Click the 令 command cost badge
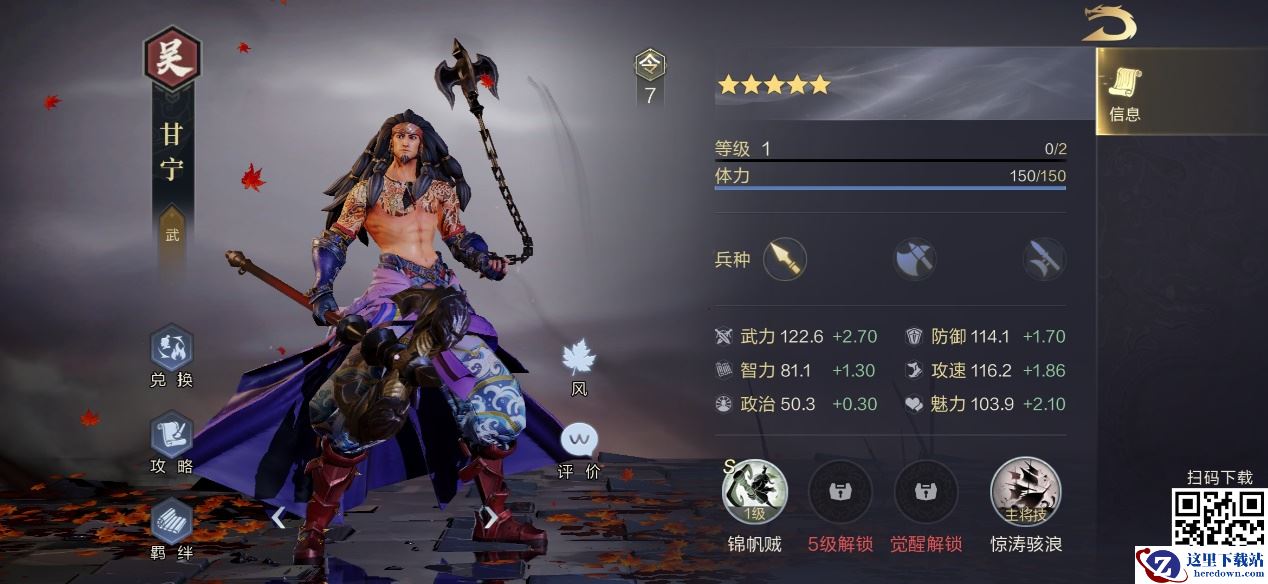 point(650,77)
